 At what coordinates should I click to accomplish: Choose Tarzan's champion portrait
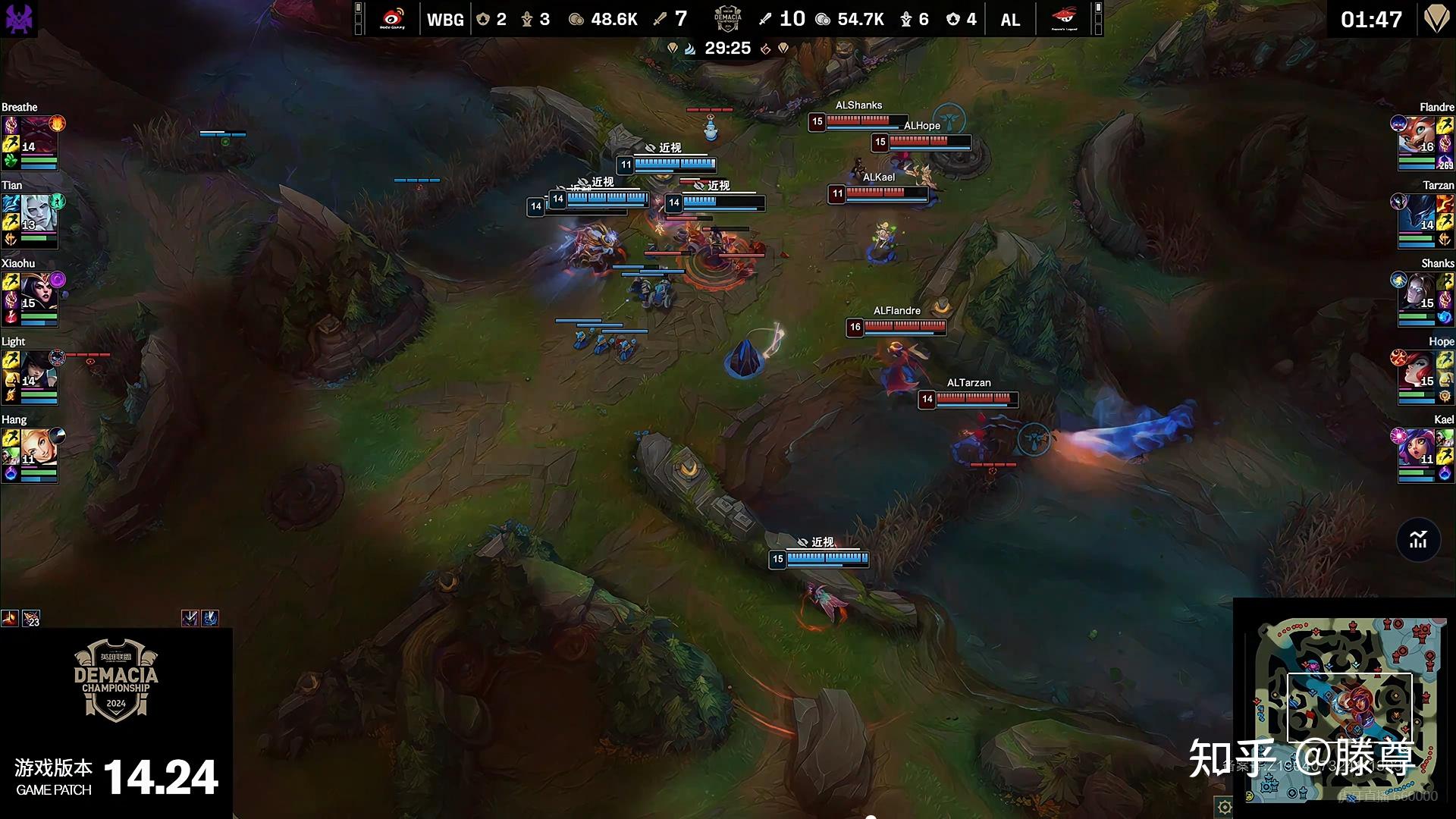tap(1417, 214)
